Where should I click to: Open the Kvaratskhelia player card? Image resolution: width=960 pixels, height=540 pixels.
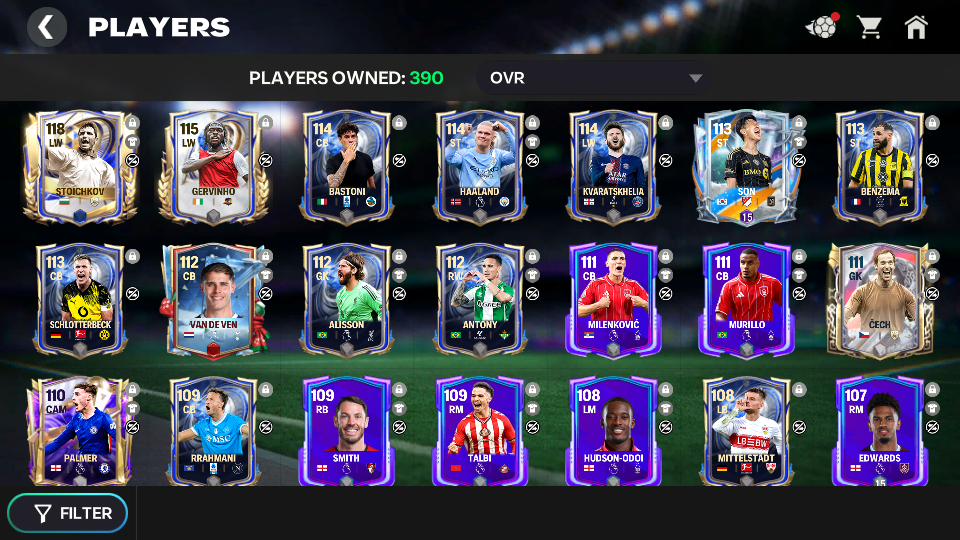[612, 167]
